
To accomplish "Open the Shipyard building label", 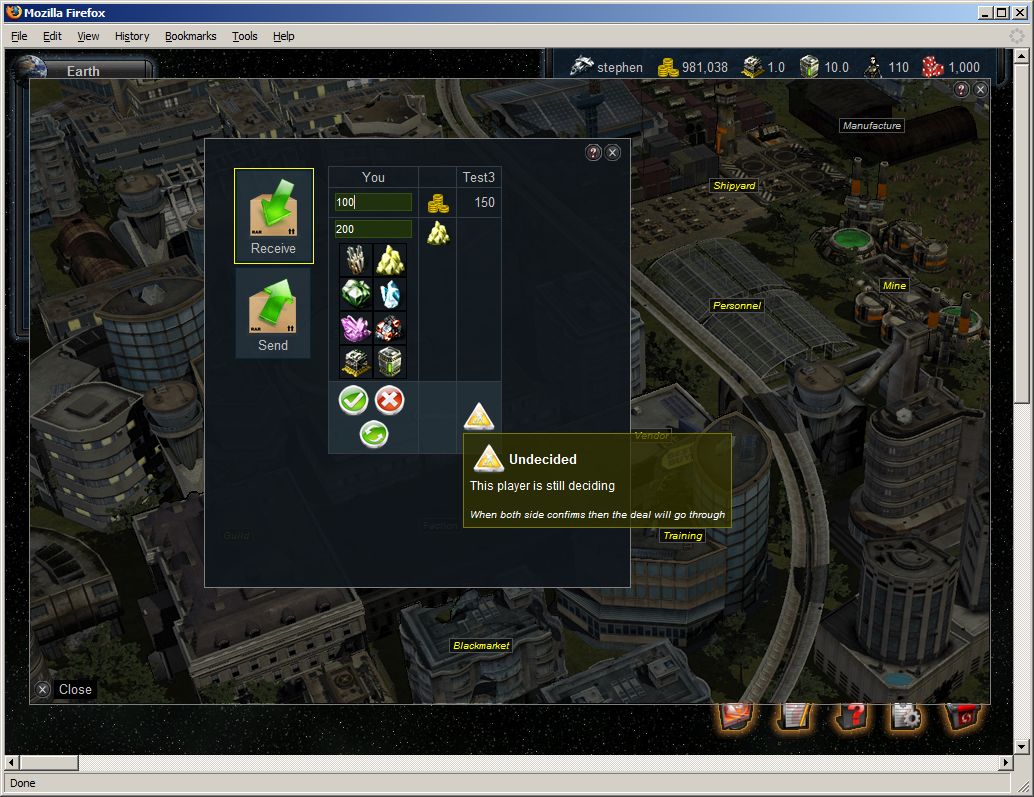I will 734,186.
